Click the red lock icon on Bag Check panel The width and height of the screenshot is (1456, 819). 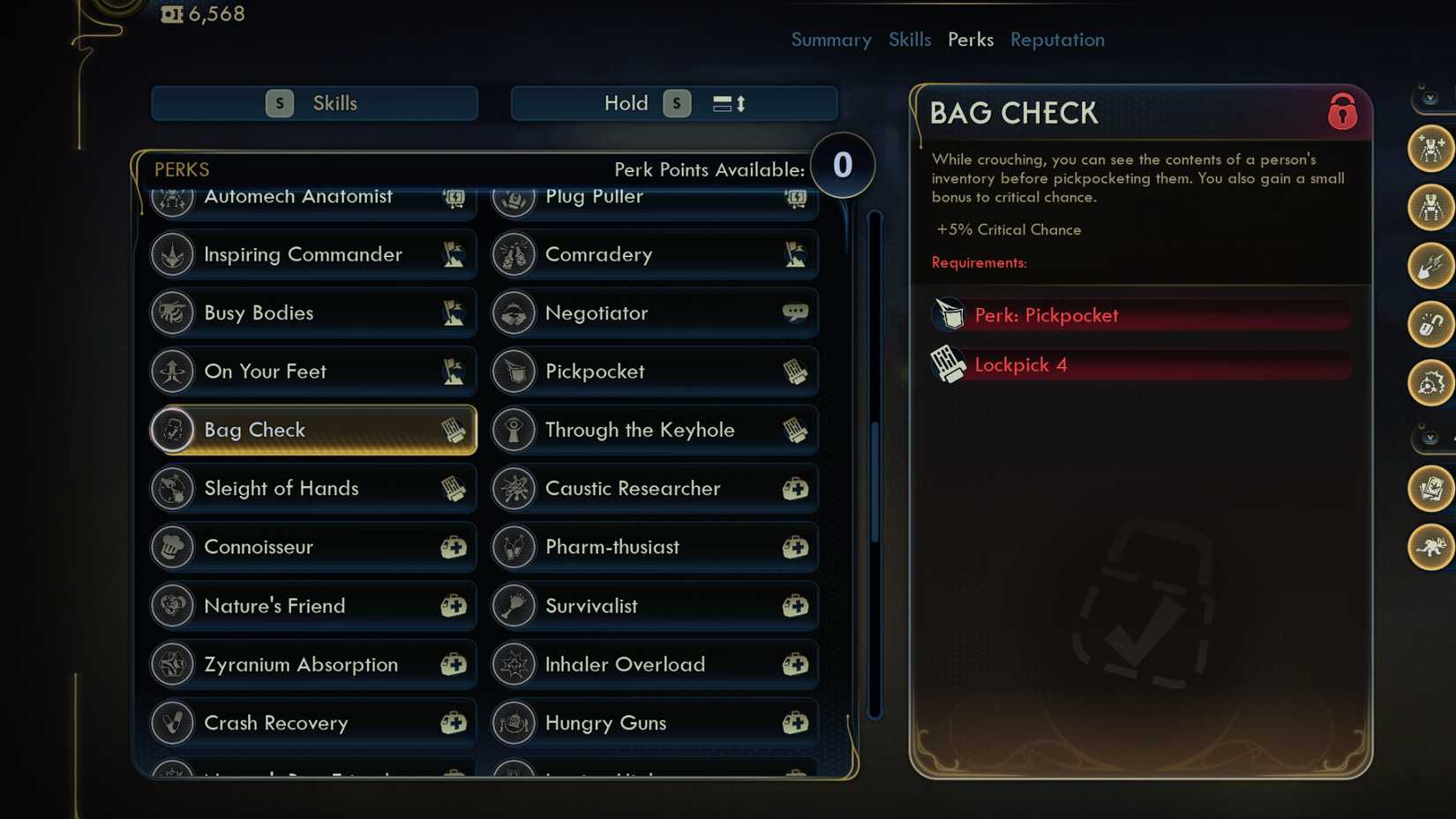click(x=1342, y=113)
